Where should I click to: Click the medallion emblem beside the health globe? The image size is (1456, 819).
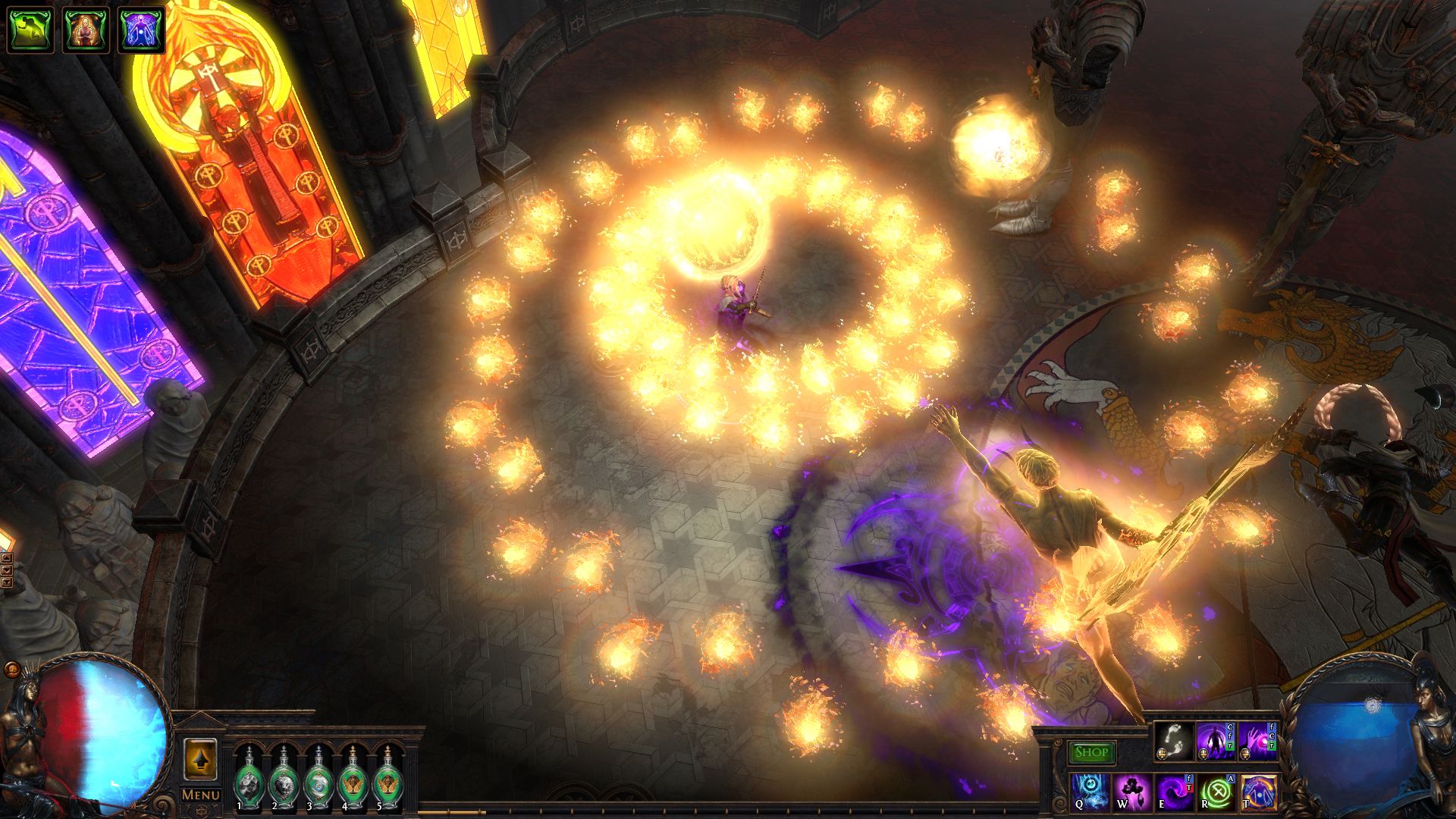point(11,670)
